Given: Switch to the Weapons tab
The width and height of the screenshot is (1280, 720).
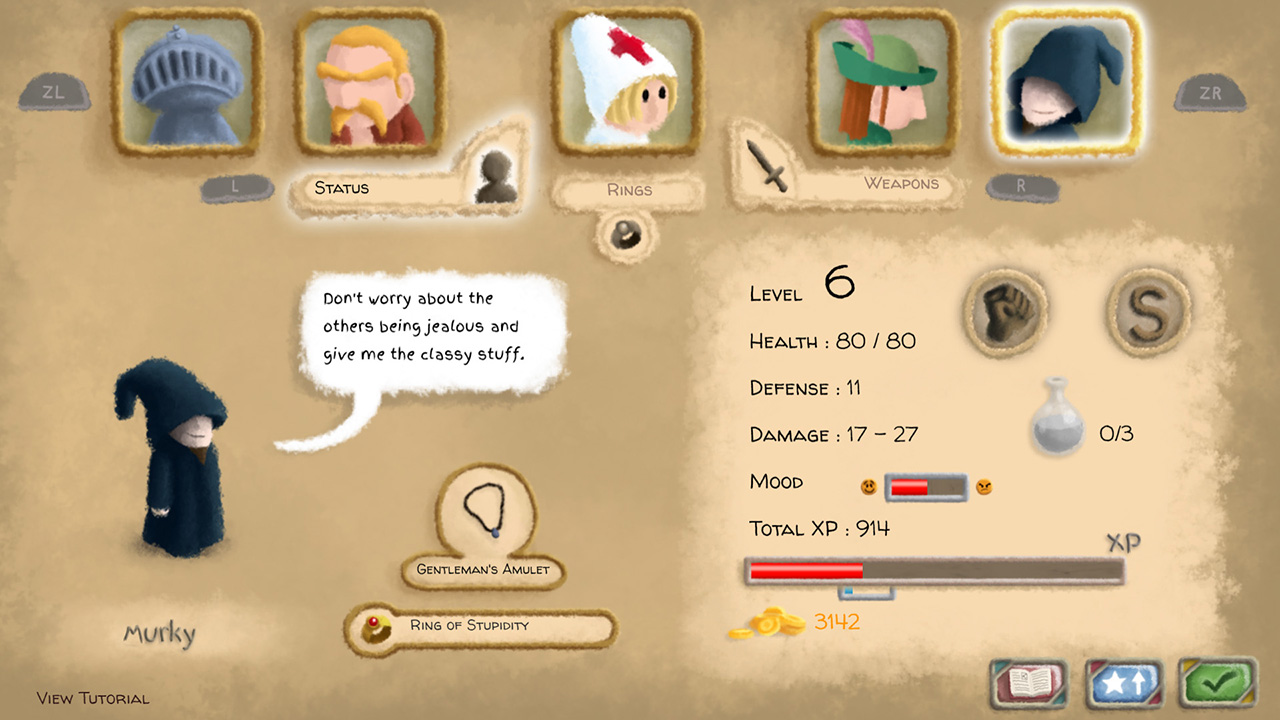Looking at the screenshot, I should pyautogui.click(x=898, y=184).
